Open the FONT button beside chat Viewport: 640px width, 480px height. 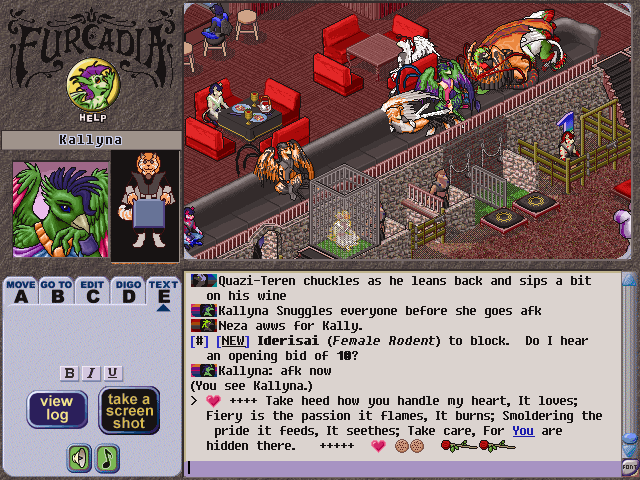[630, 467]
